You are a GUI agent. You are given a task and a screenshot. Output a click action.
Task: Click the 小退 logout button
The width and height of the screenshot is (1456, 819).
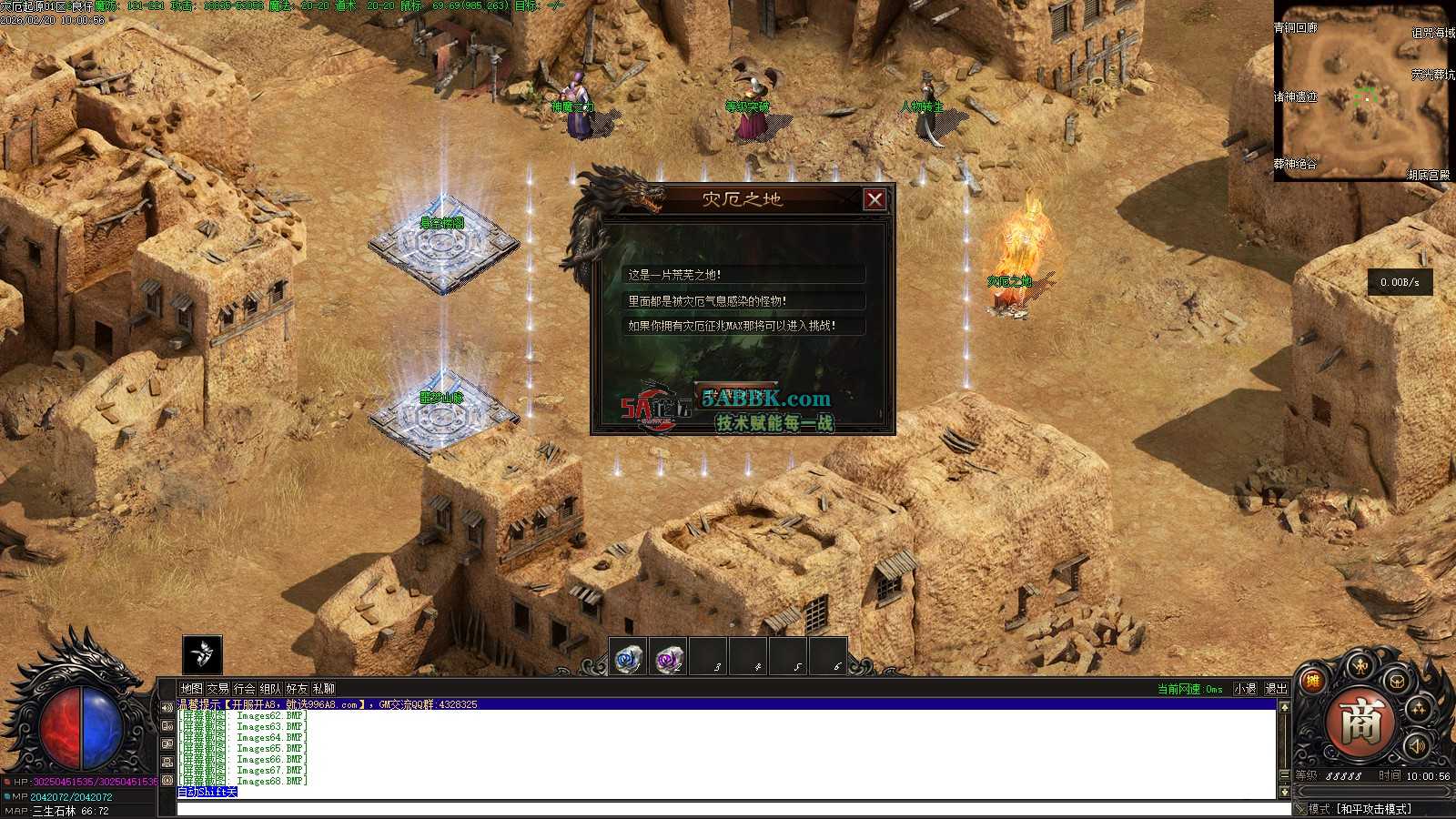click(x=1245, y=689)
